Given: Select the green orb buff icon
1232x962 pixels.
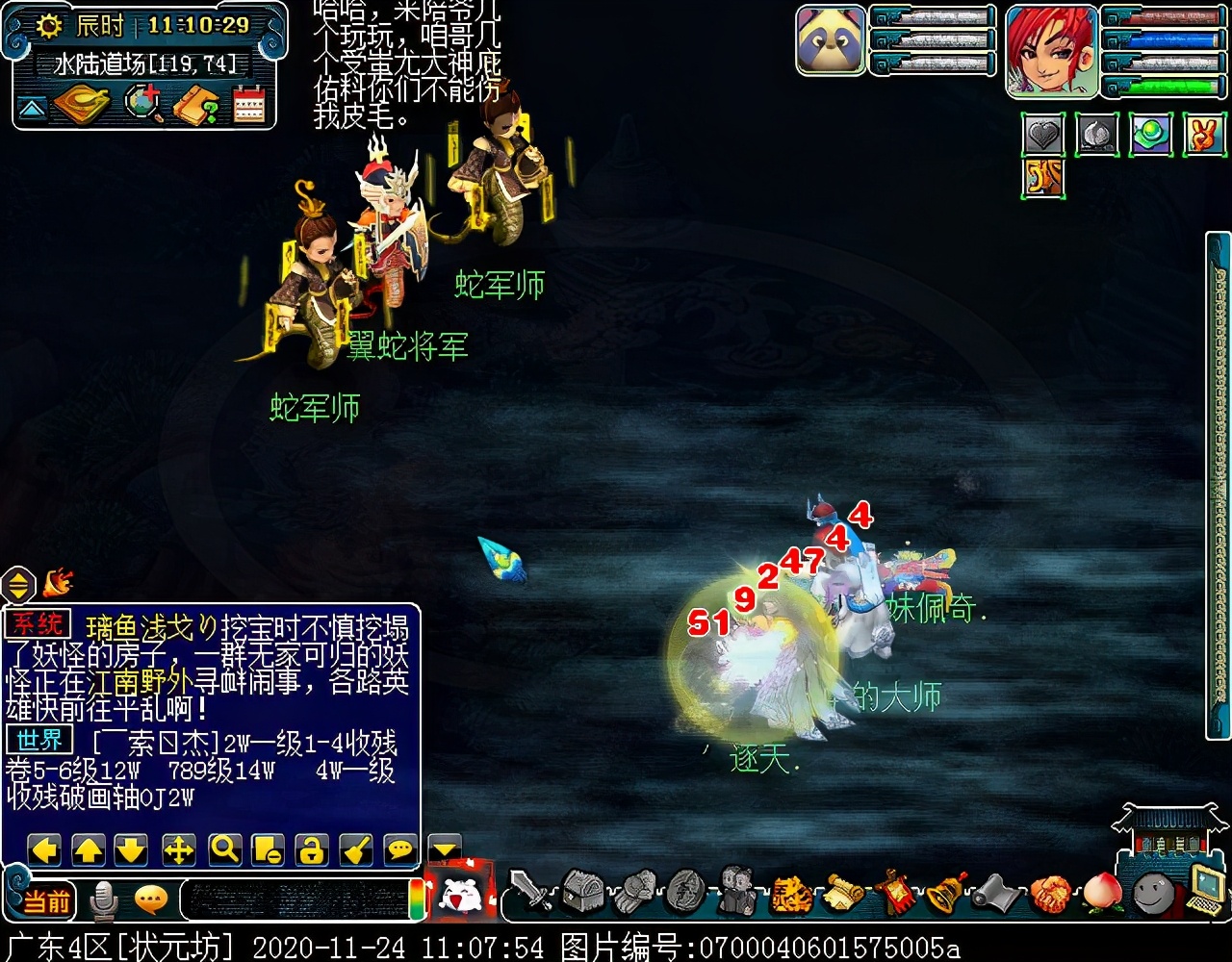Looking at the screenshot, I should (1150, 136).
